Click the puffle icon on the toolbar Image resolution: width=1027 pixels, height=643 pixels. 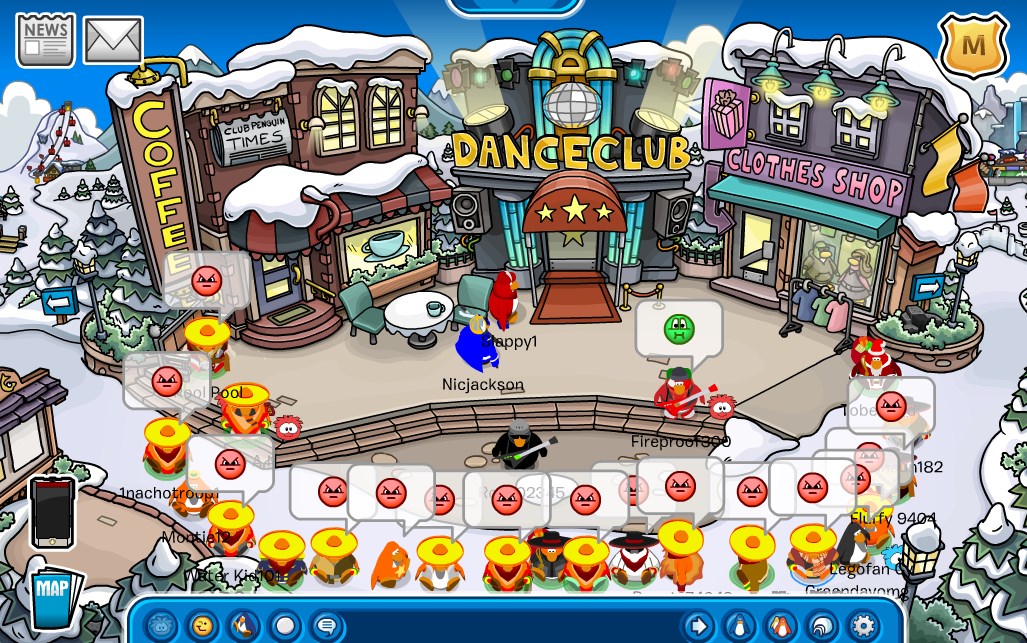click(161, 627)
